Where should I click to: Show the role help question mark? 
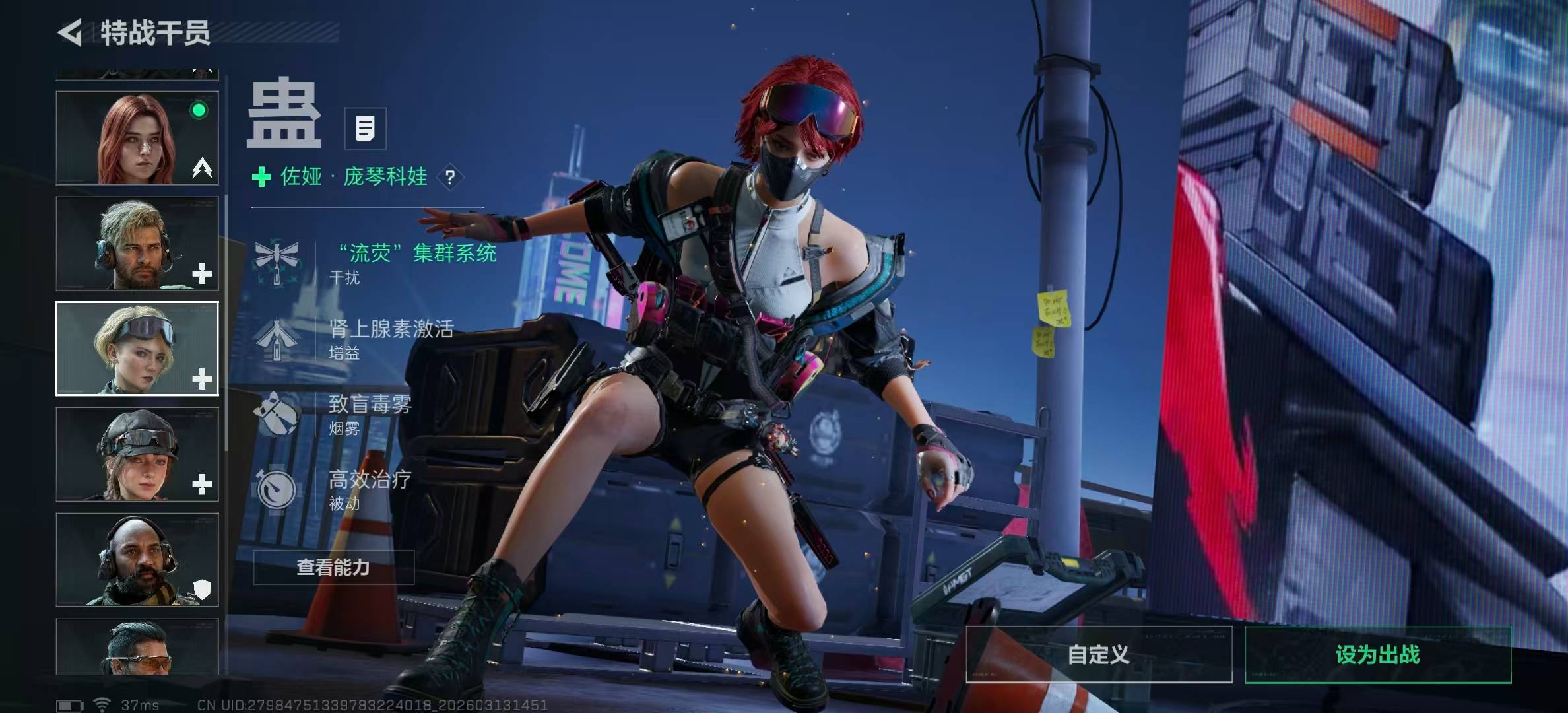[x=450, y=177]
